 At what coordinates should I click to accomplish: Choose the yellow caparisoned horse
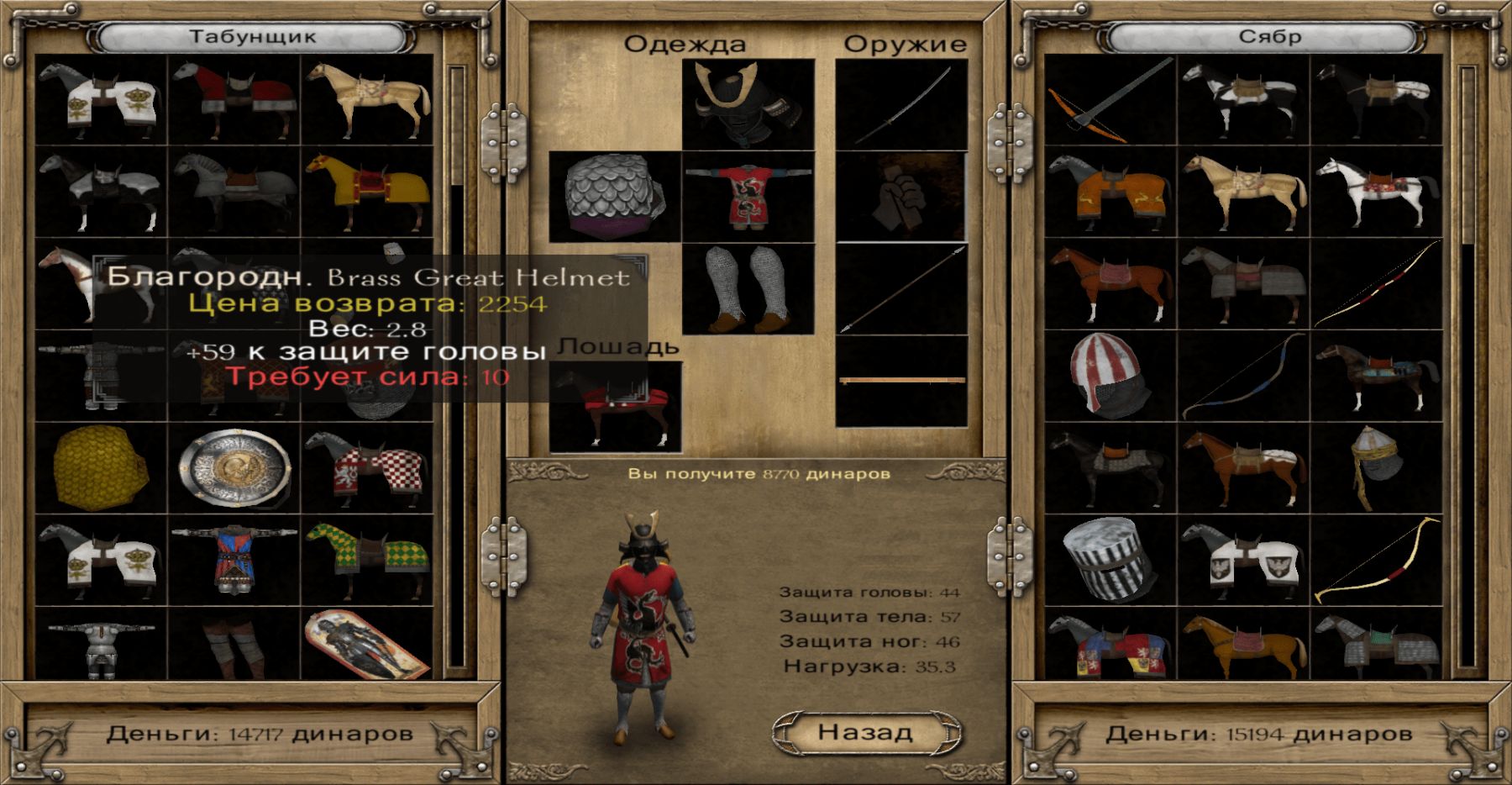click(x=367, y=192)
